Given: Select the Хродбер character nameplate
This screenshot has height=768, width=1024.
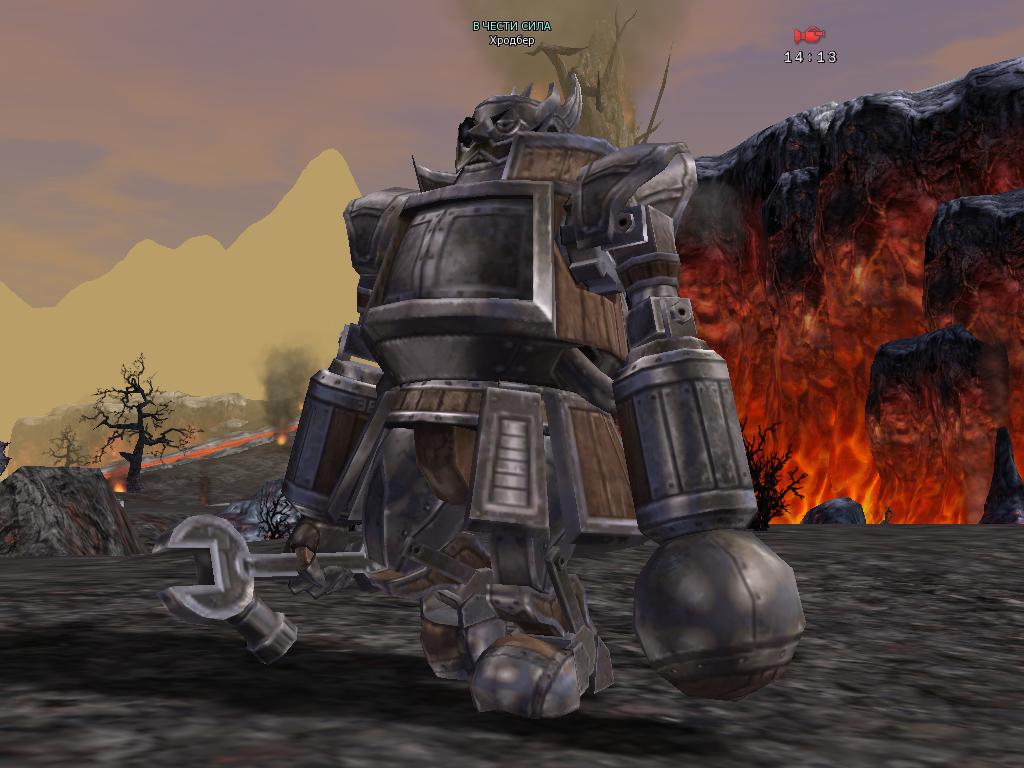Looking at the screenshot, I should click(511, 41).
